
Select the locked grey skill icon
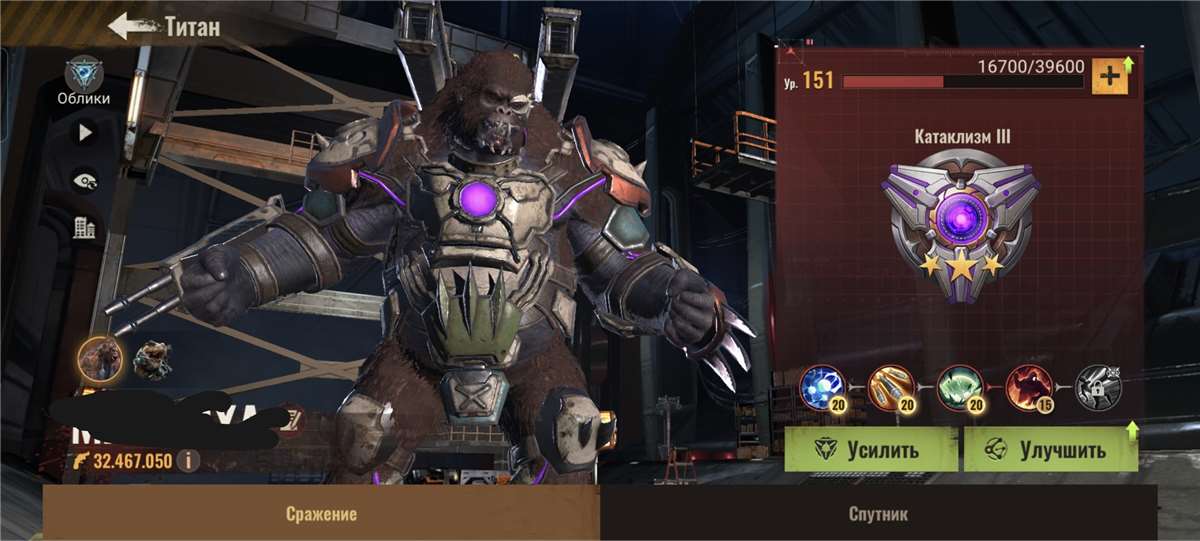(x=1098, y=387)
